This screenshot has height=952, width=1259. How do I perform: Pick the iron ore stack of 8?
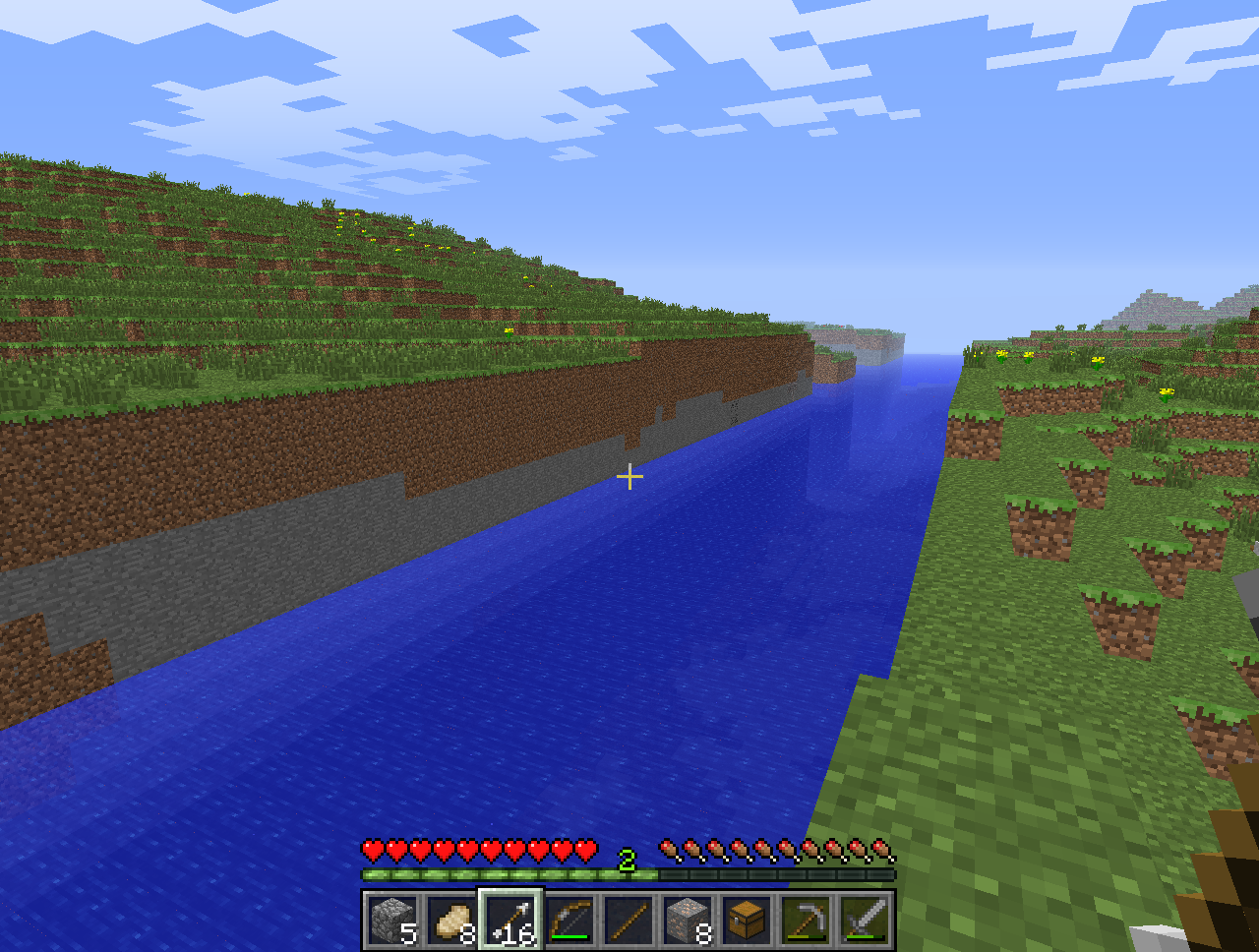click(688, 922)
